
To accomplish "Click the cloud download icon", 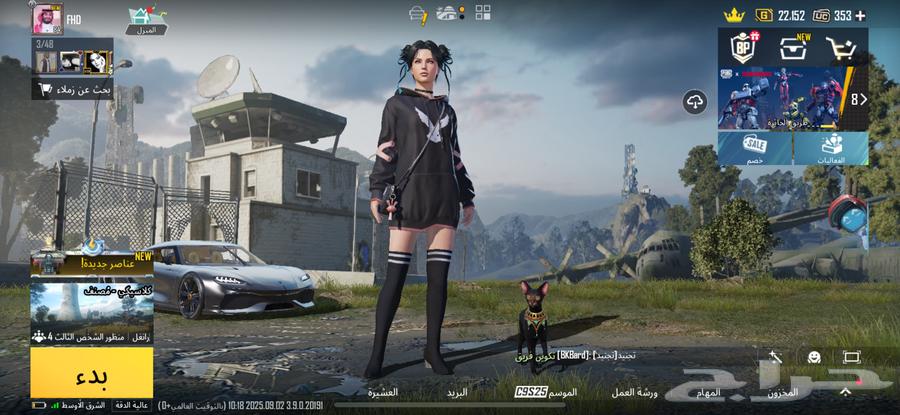I will tap(695, 101).
